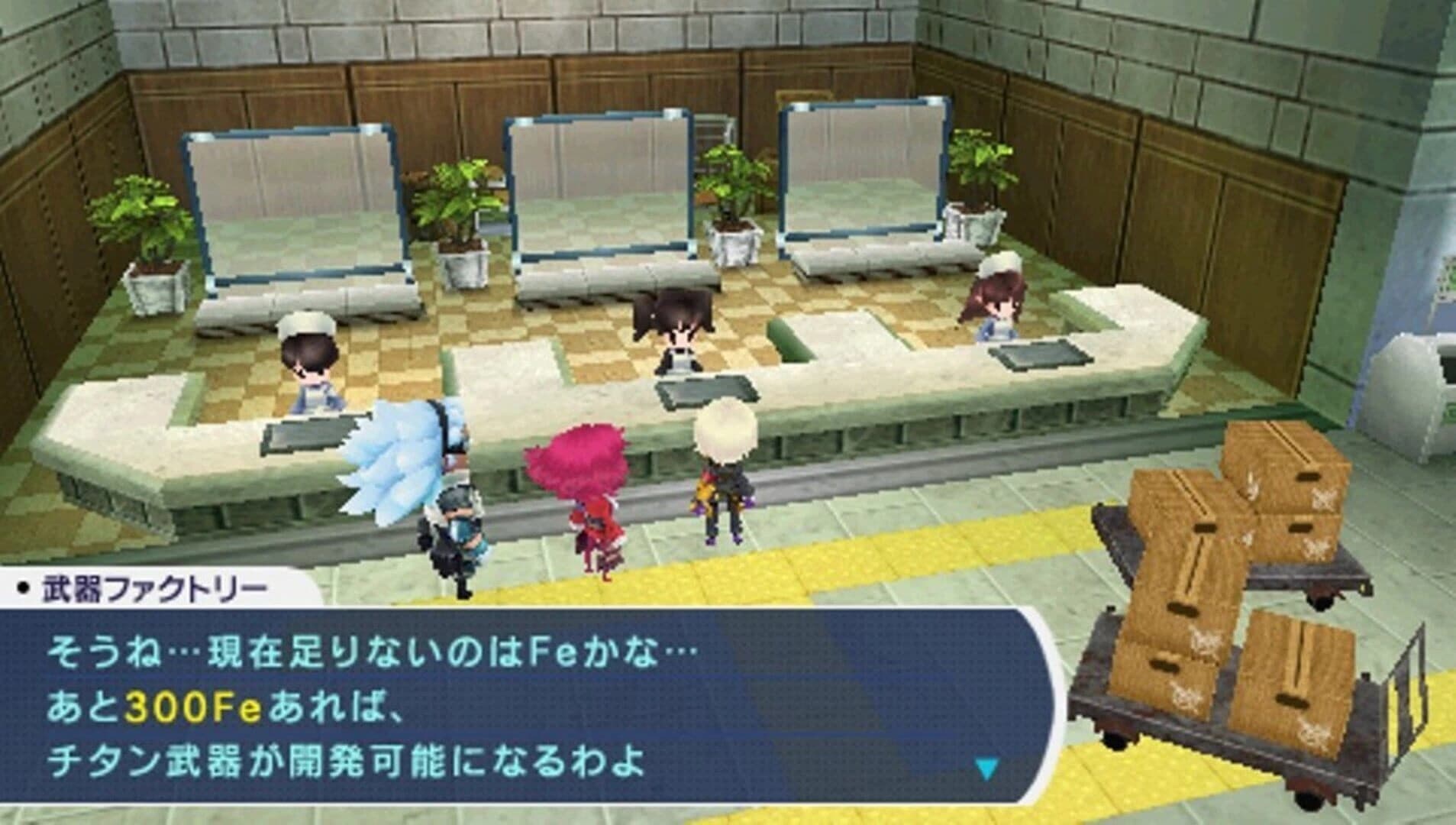Click the highlighted 300Fe text
Viewport: 1456px width, 825px height.
(195, 703)
